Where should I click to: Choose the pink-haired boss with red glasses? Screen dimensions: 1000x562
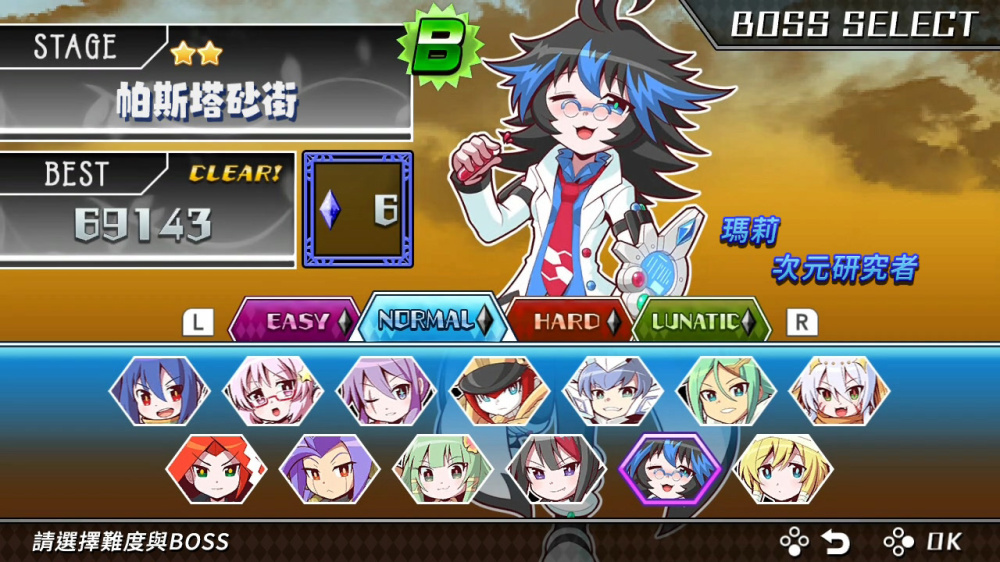pos(272,391)
